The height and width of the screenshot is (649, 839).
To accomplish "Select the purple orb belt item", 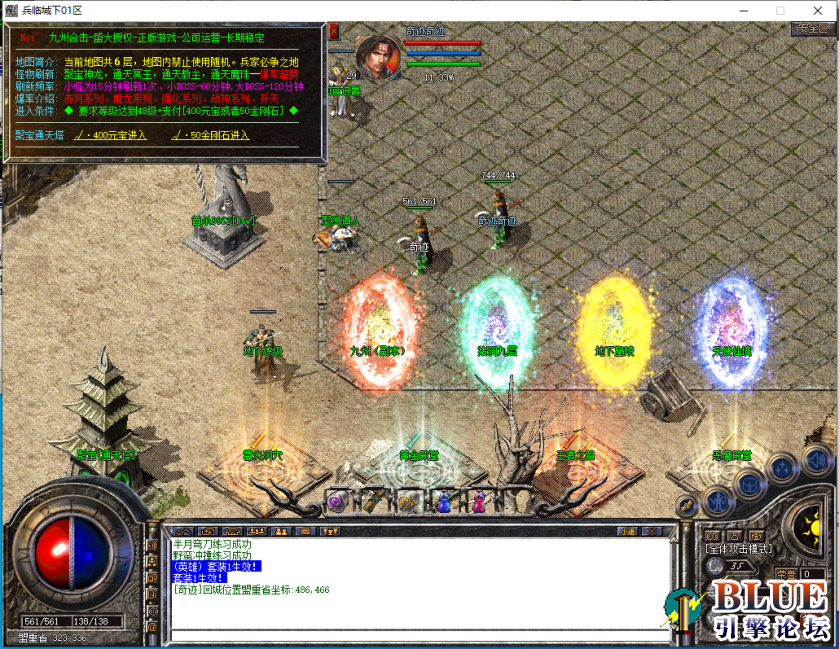I will tap(337, 502).
